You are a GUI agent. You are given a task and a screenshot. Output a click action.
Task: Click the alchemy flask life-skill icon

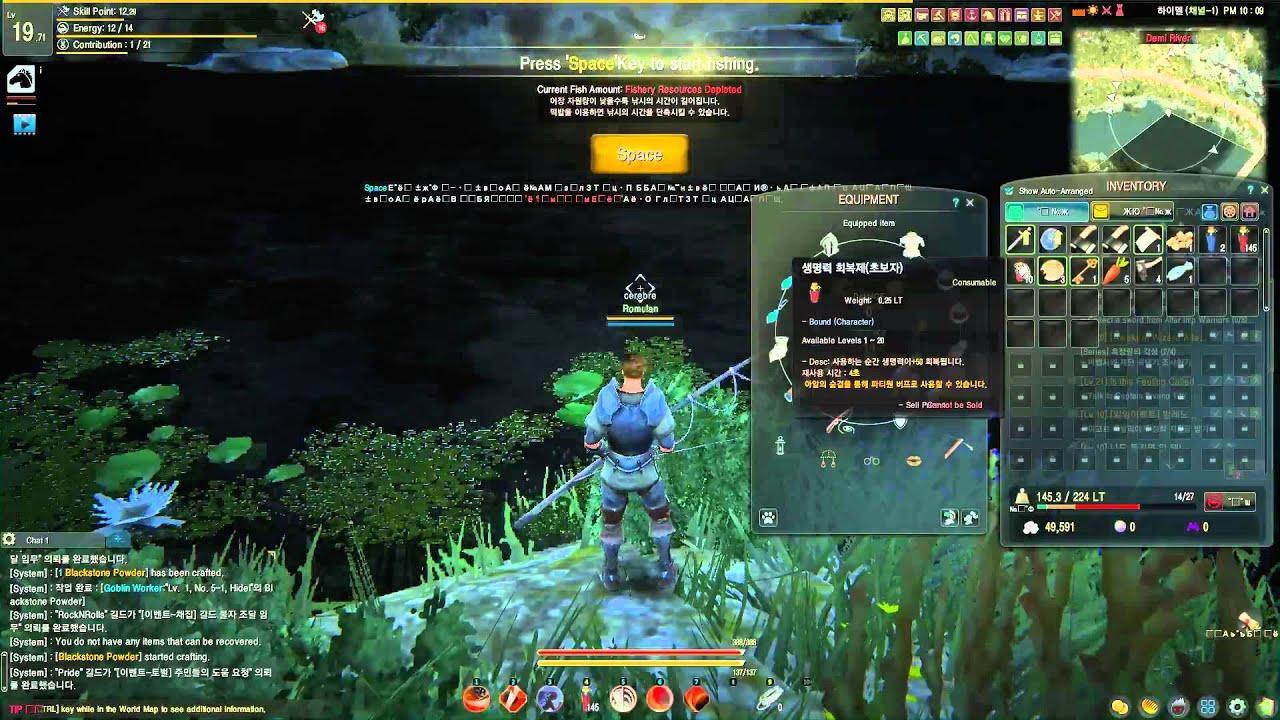pyautogui.click(x=905, y=38)
